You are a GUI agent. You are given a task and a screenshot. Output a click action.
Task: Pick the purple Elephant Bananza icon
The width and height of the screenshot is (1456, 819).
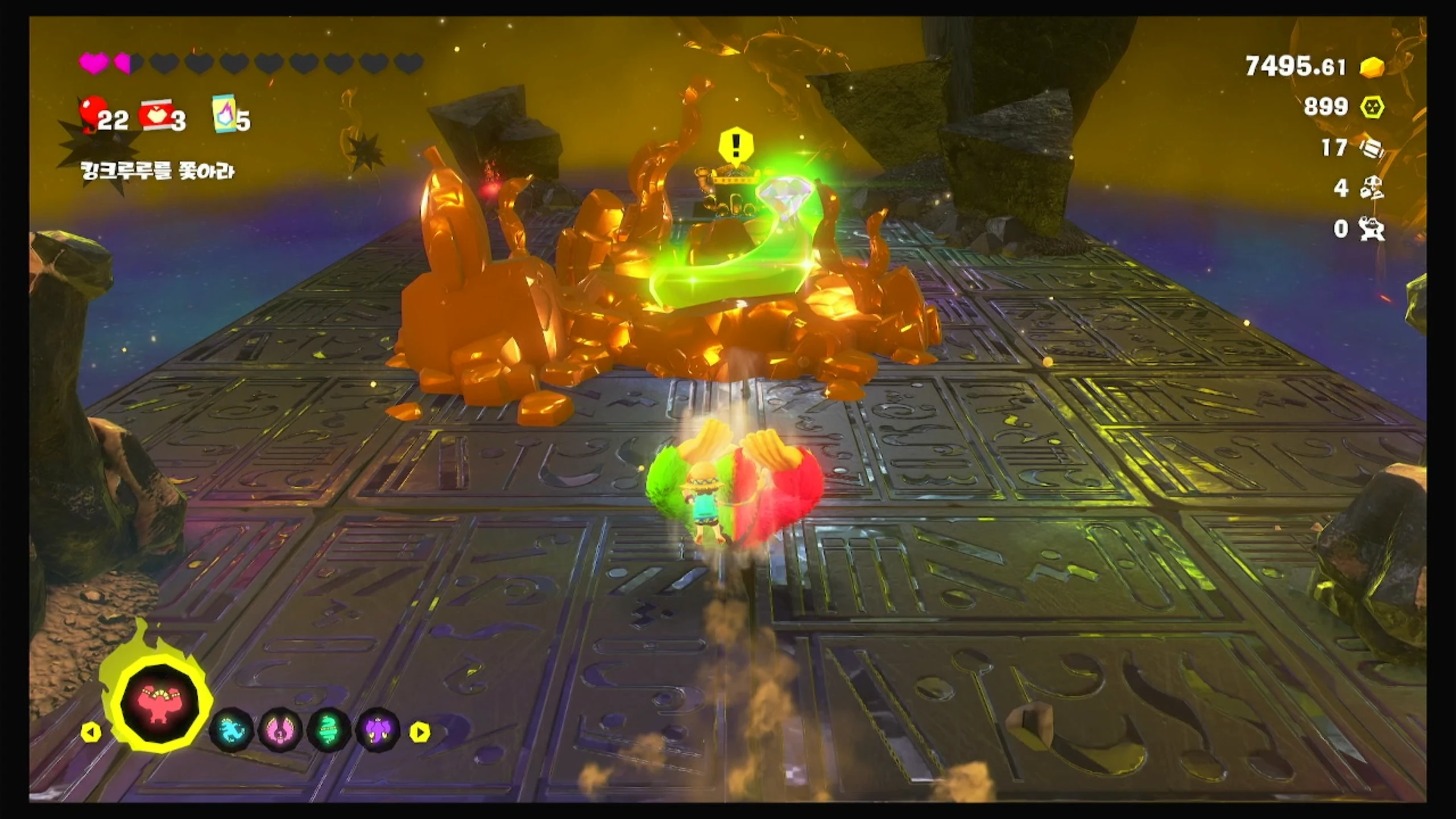pos(378,731)
